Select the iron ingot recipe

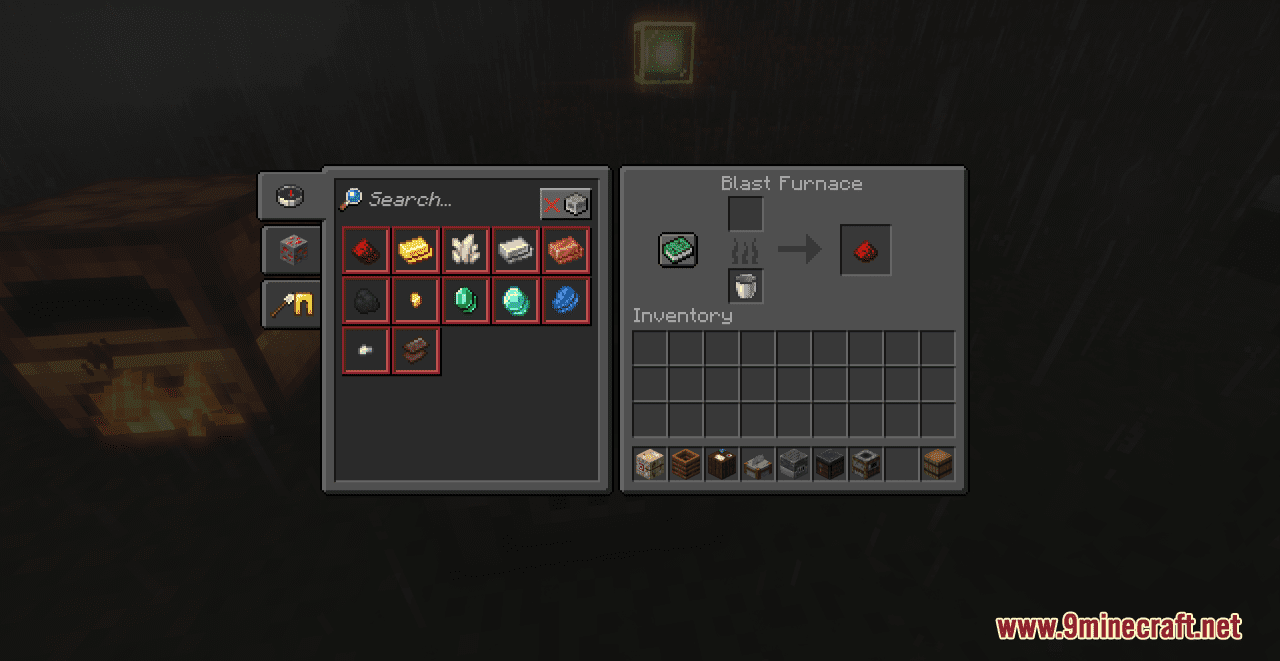pyautogui.click(x=516, y=251)
